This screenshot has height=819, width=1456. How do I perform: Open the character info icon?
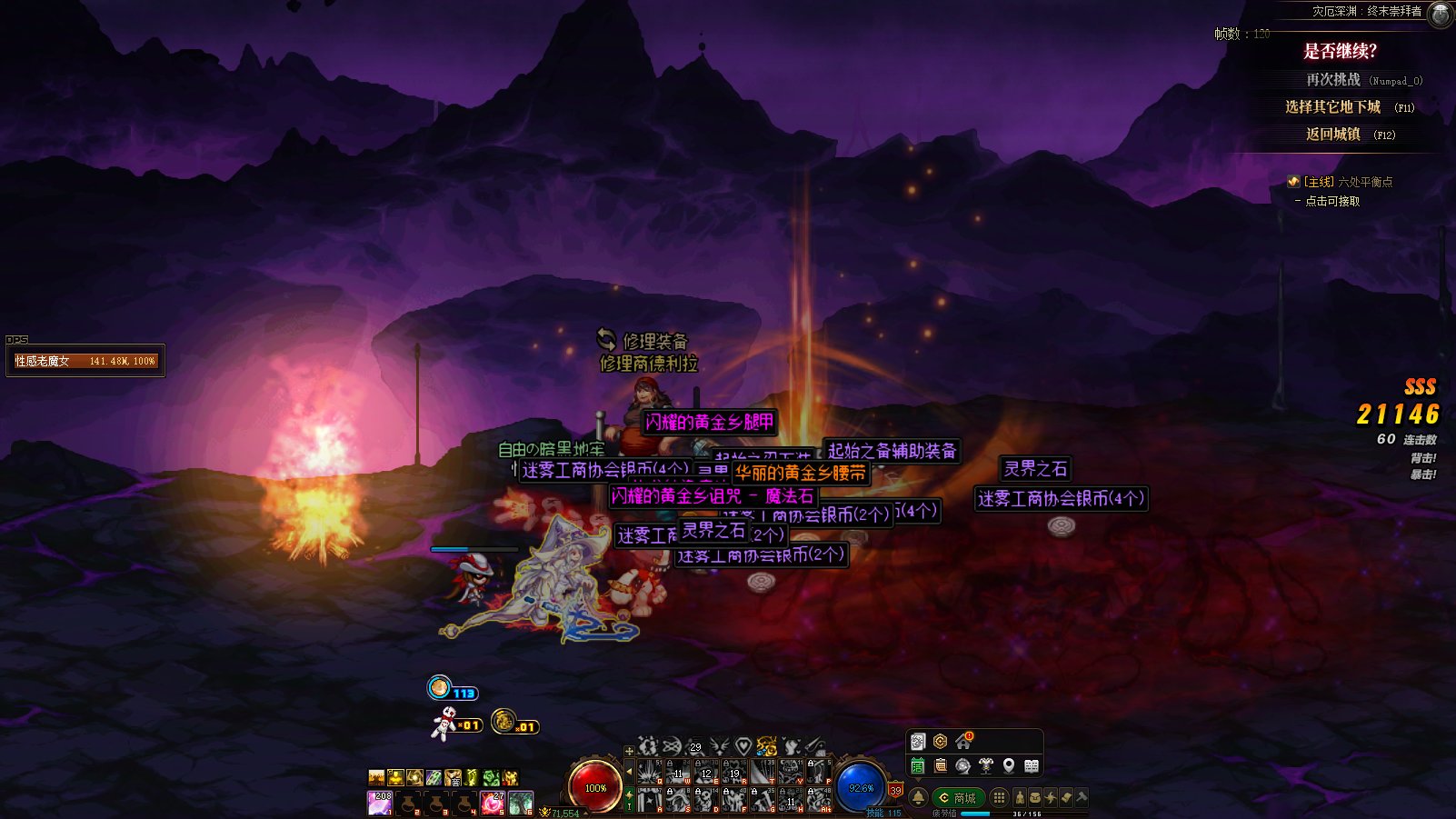click(1020, 797)
